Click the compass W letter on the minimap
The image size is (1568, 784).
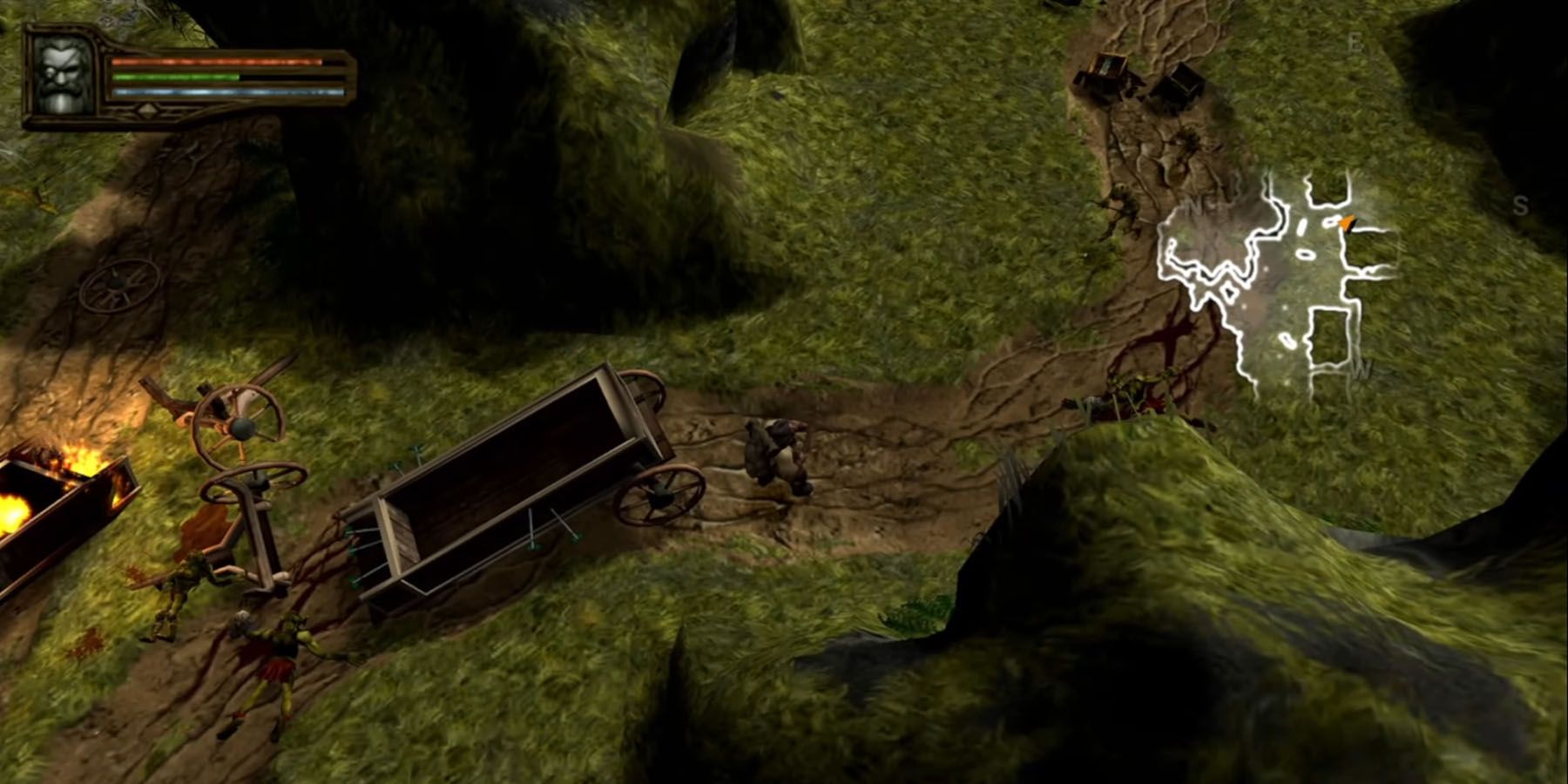coord(1361,369)
